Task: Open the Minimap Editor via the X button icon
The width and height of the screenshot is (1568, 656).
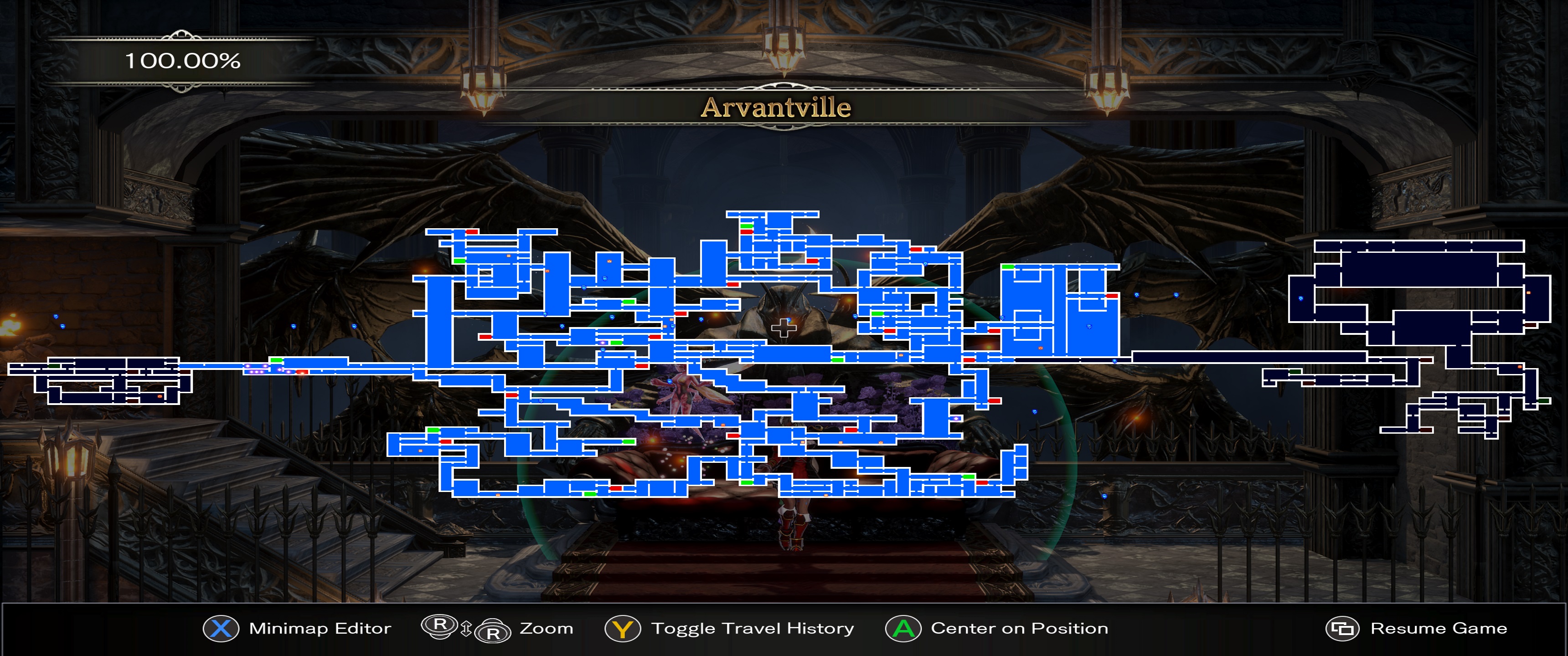Action: (x=222, y=628)
